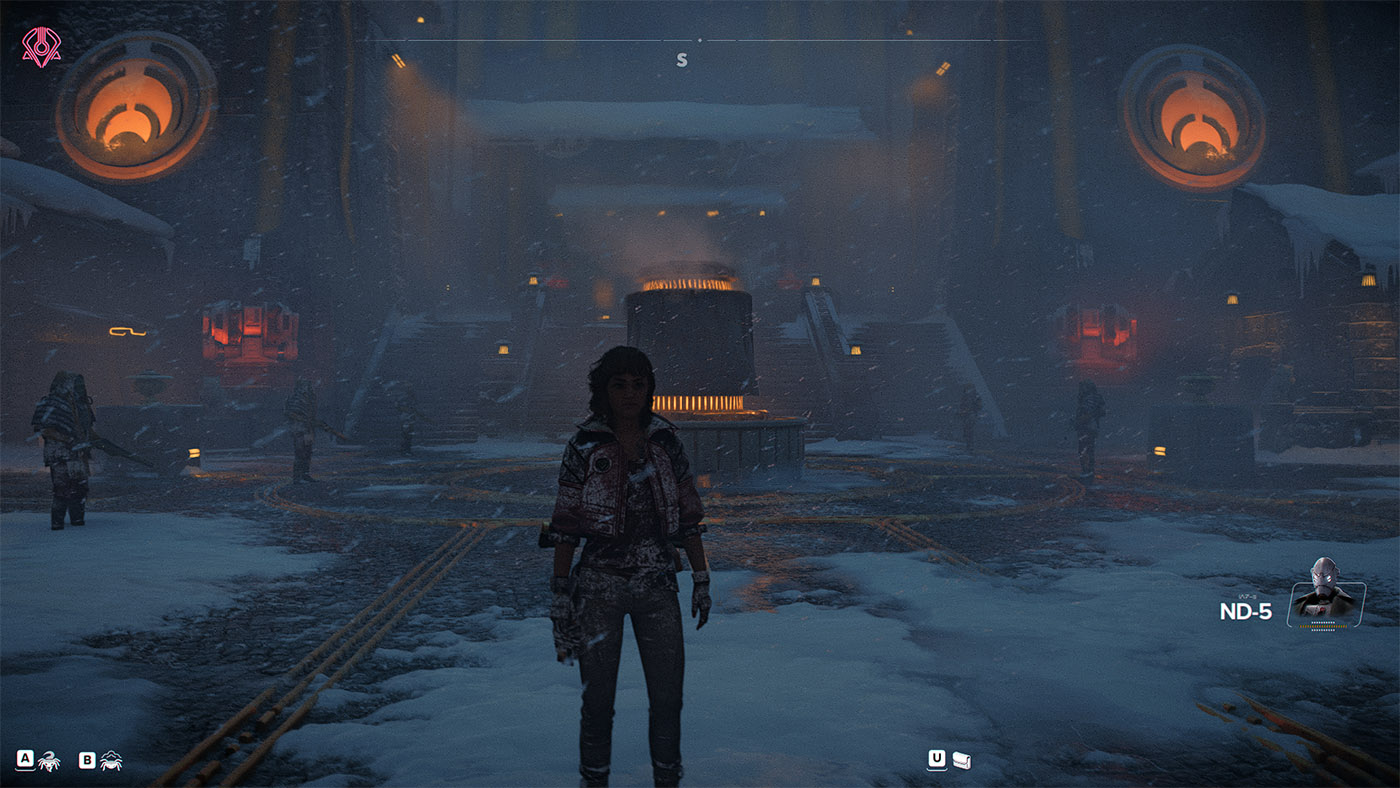Click the compass strip showing S

pos(682,59)
